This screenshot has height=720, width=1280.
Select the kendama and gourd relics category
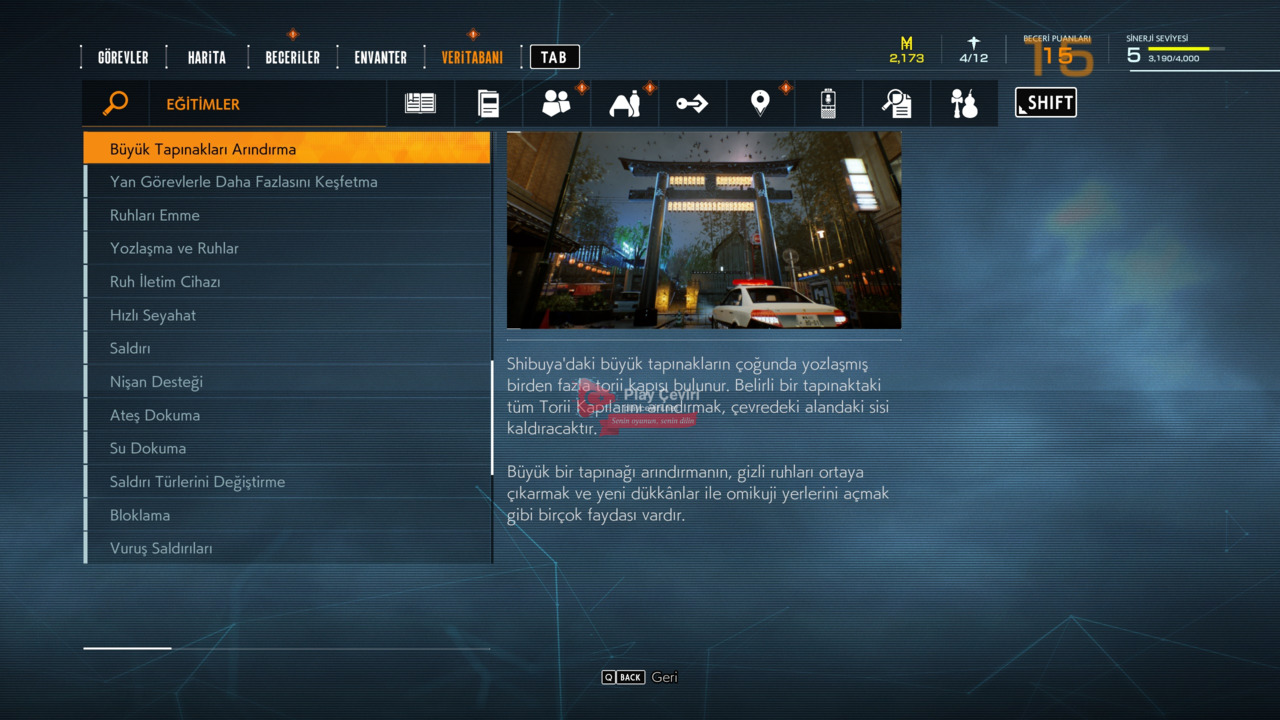(x=964, y=103)
